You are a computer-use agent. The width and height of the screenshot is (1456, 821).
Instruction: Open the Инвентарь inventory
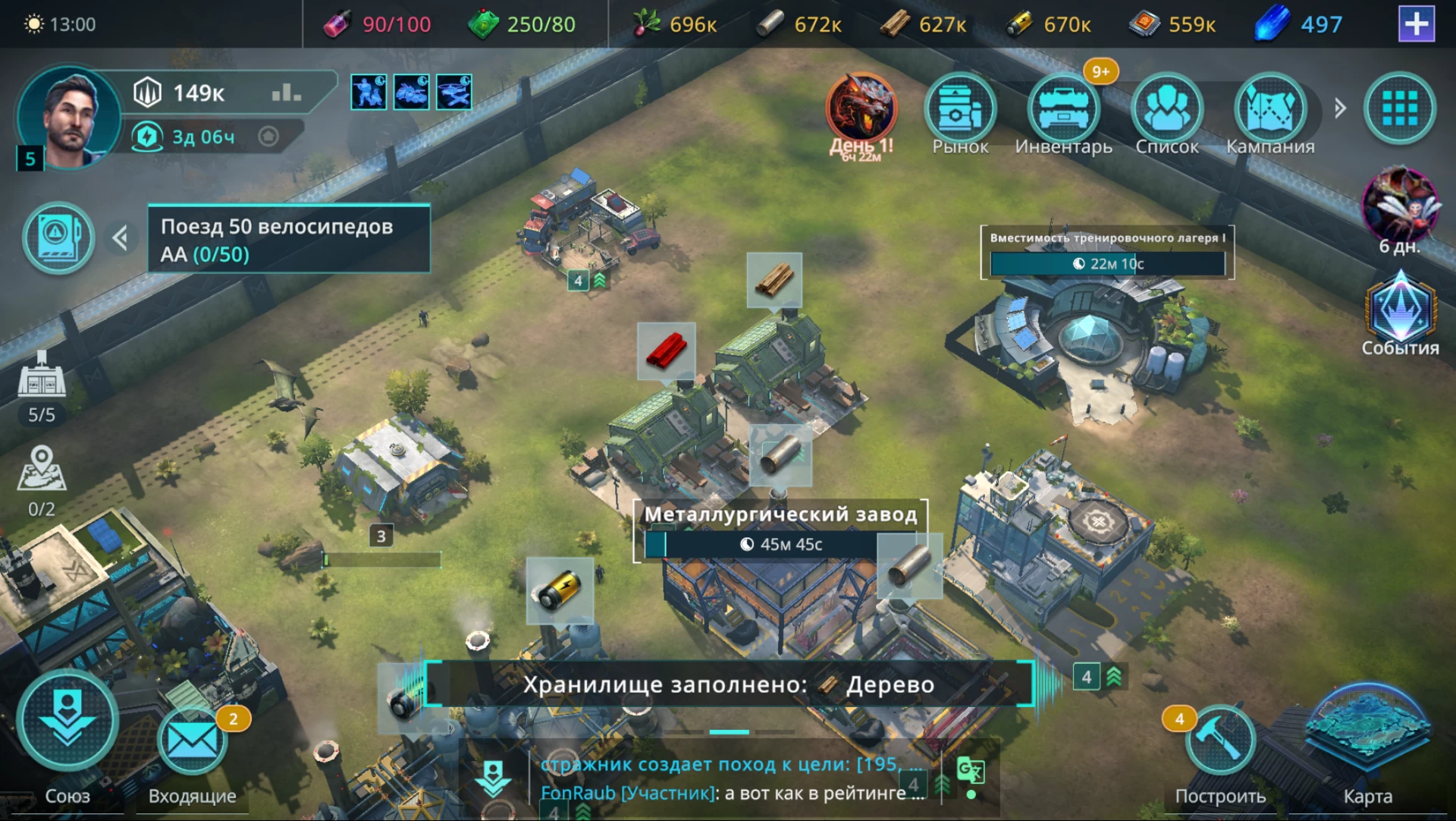(1063, 111)
